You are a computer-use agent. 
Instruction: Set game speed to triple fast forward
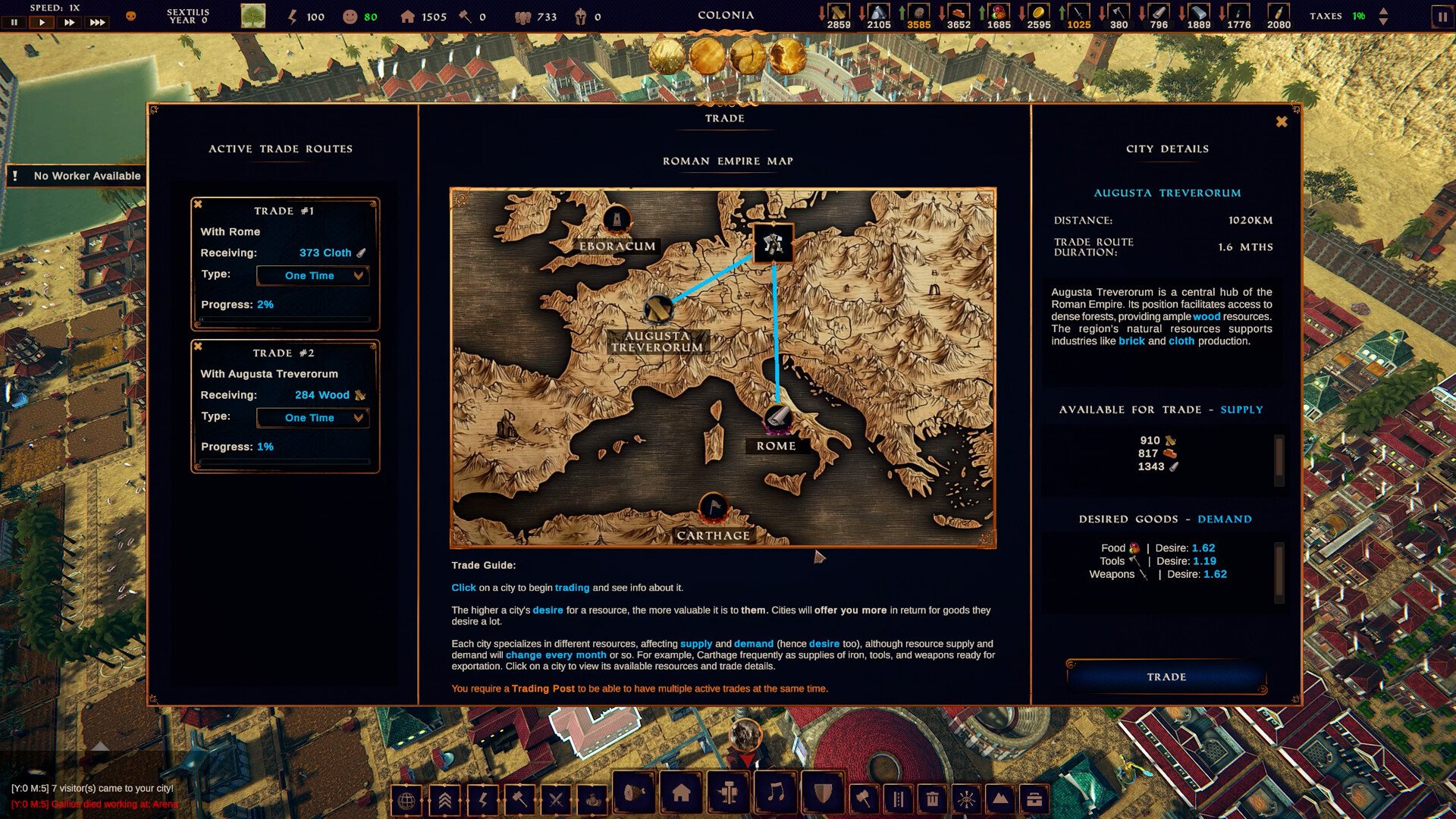pyautogui.click(x=97, y=23)
